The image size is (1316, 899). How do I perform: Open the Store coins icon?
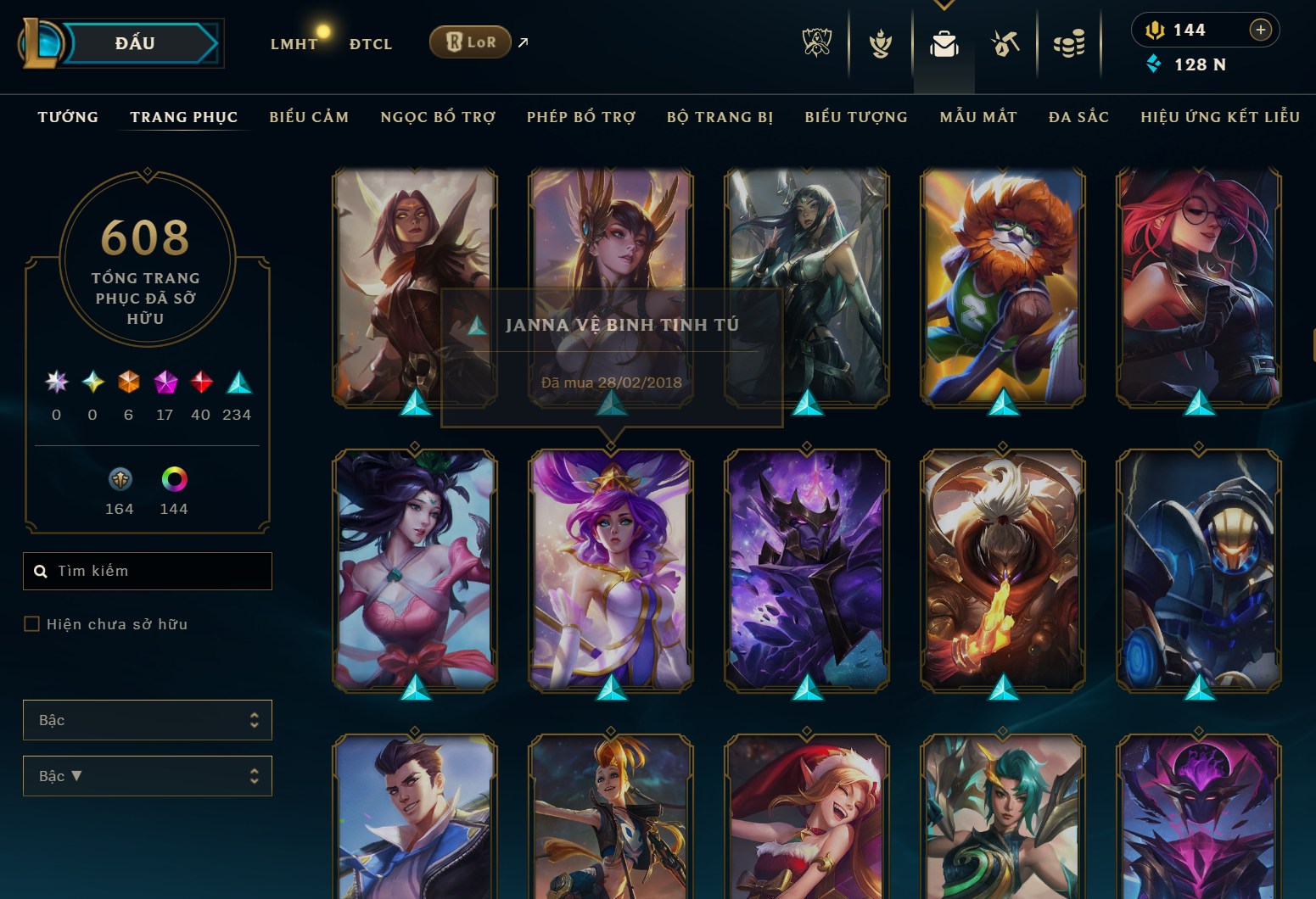point(1069,42)
